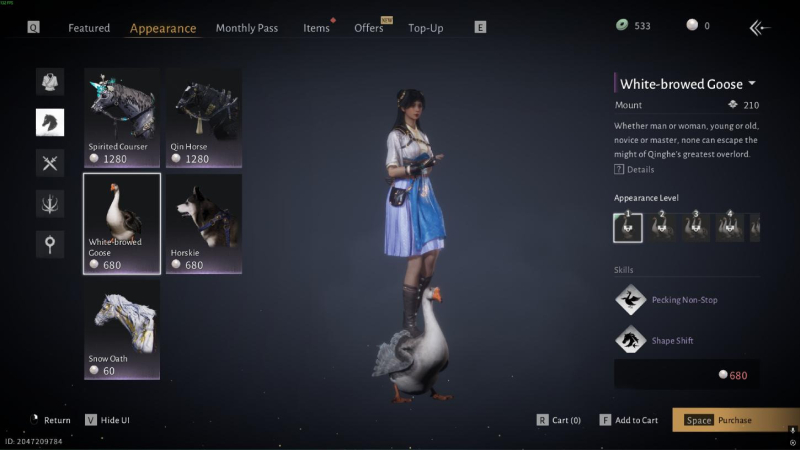Switch to the Featured tab
Image resolution: width=800 pixels, height=450 pixels.
89,28
